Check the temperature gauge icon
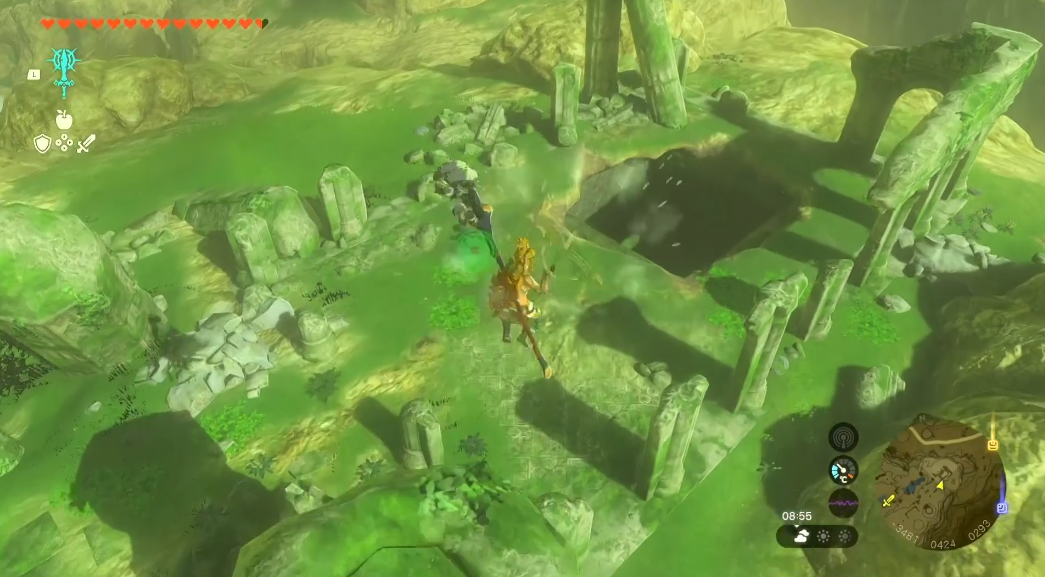This screenshot has height=577, width=1045. [843, 470]
